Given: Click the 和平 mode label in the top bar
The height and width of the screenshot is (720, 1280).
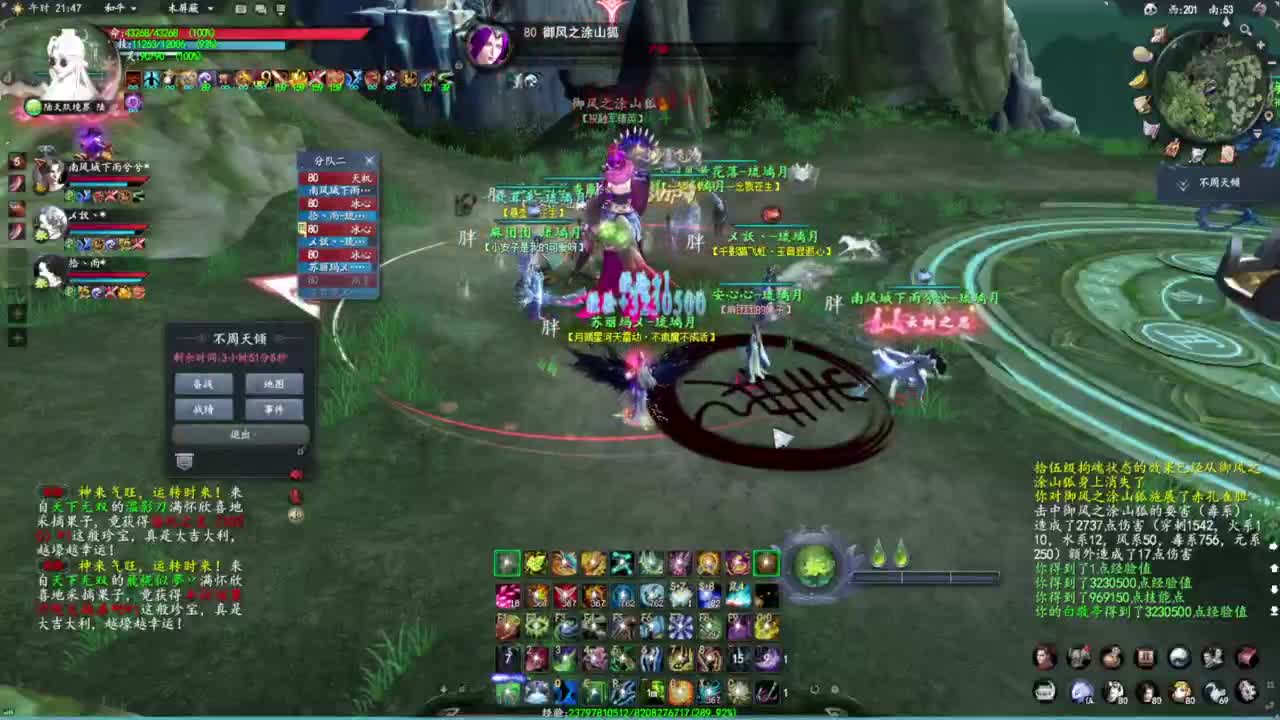Looking at the screenshot, I should (115, 9).
